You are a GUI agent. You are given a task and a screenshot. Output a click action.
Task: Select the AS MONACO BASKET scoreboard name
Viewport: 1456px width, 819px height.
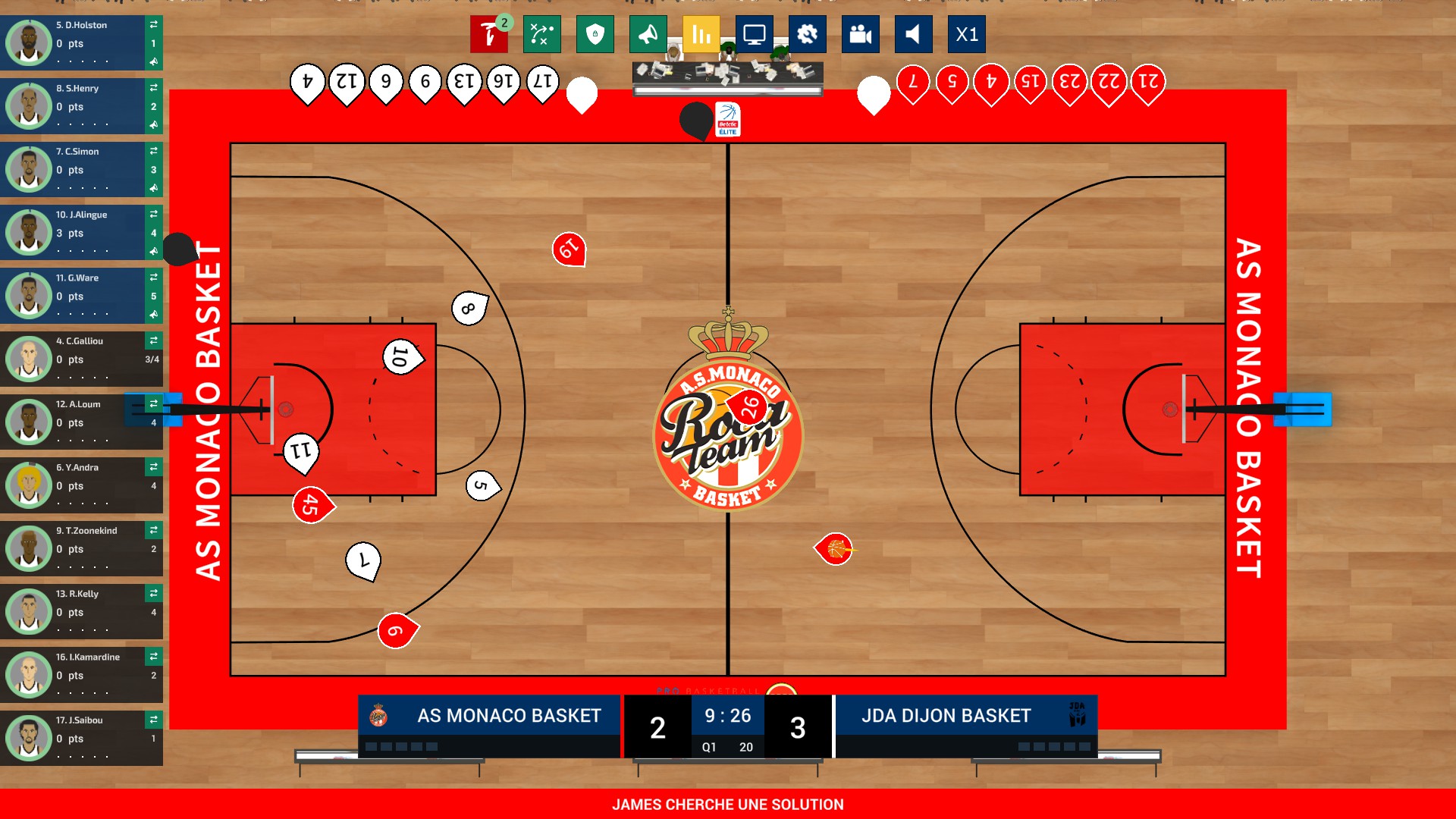510,714
